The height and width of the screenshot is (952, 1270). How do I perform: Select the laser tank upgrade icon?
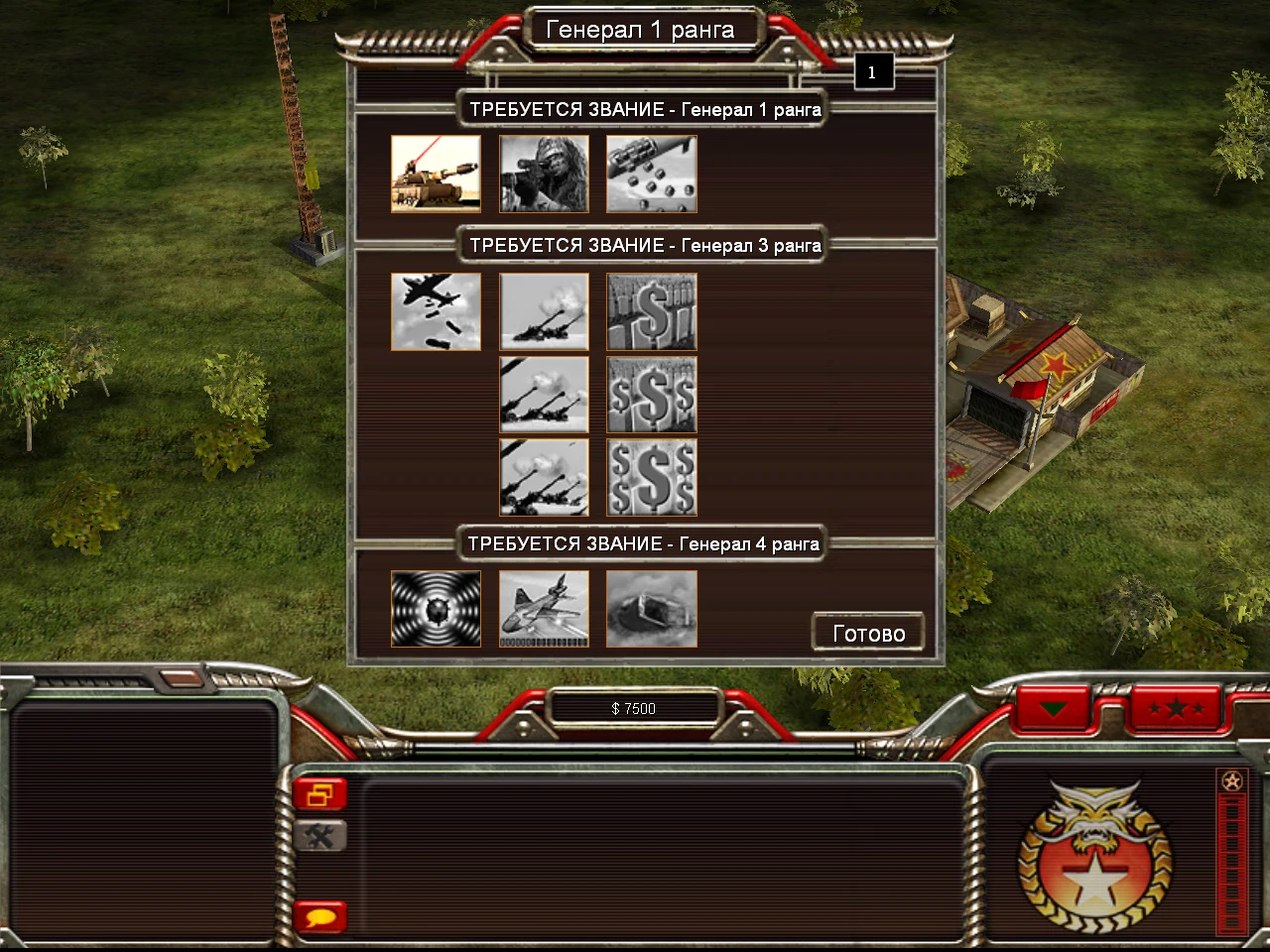pyautogui.click(x=437, y=174)
